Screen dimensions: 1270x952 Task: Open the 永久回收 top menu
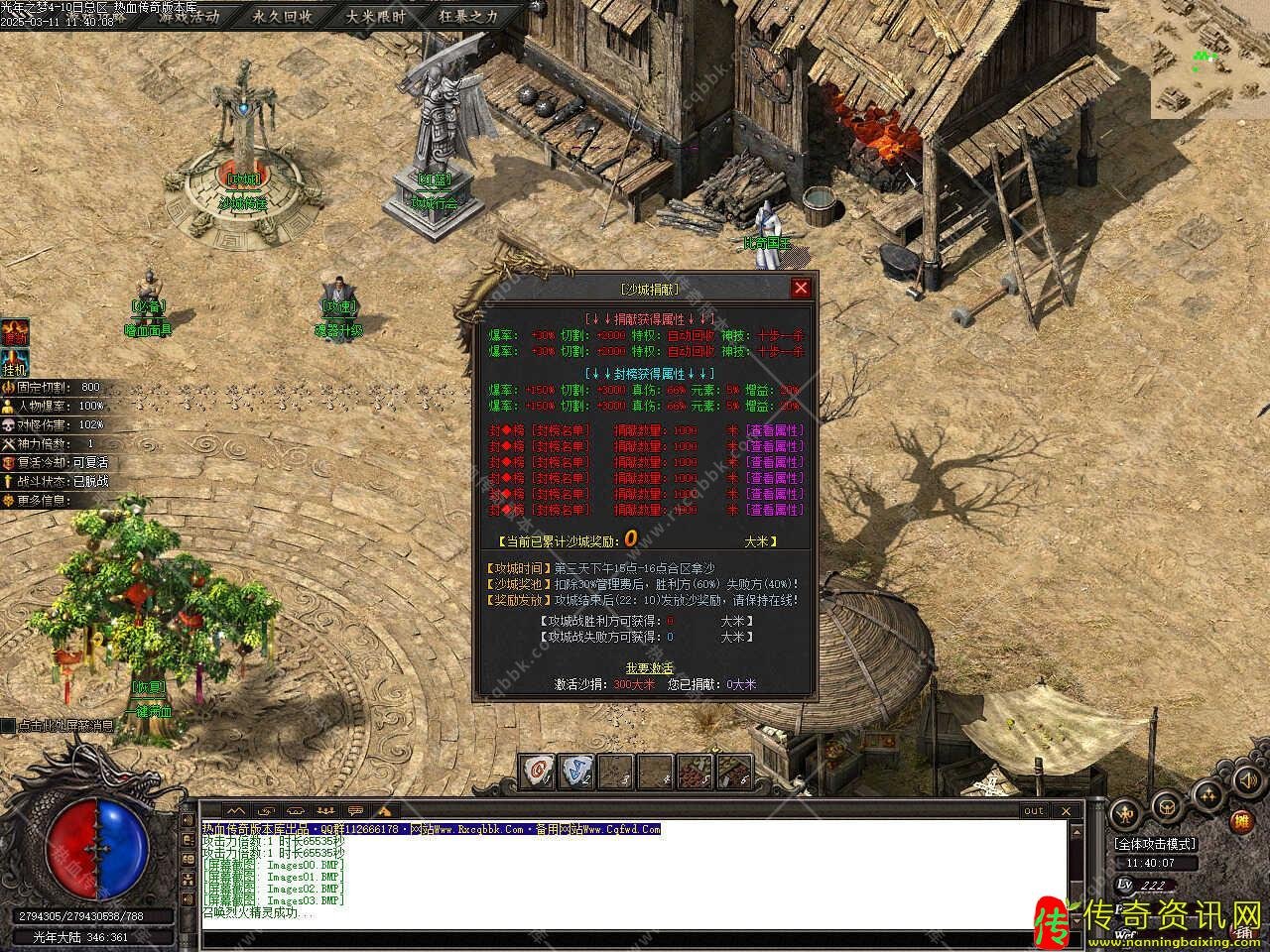282,17
